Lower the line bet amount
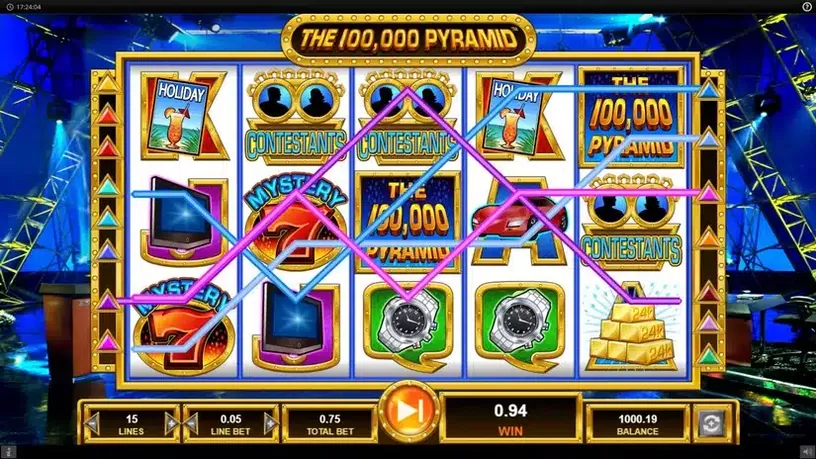 tap(191, 424)
